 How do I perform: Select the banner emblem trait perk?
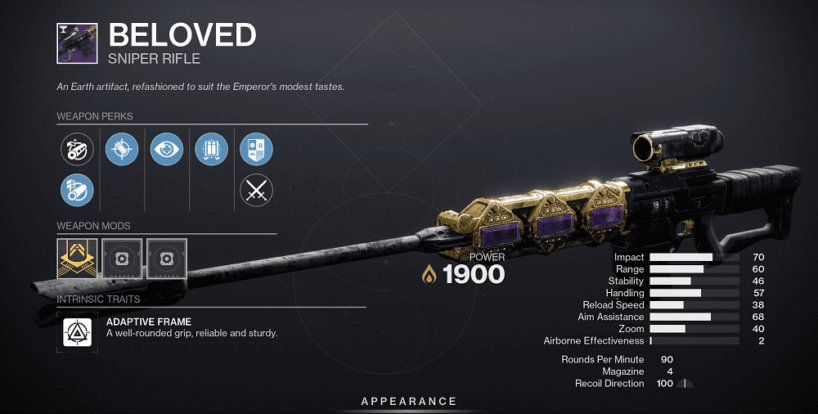point(256,150)
